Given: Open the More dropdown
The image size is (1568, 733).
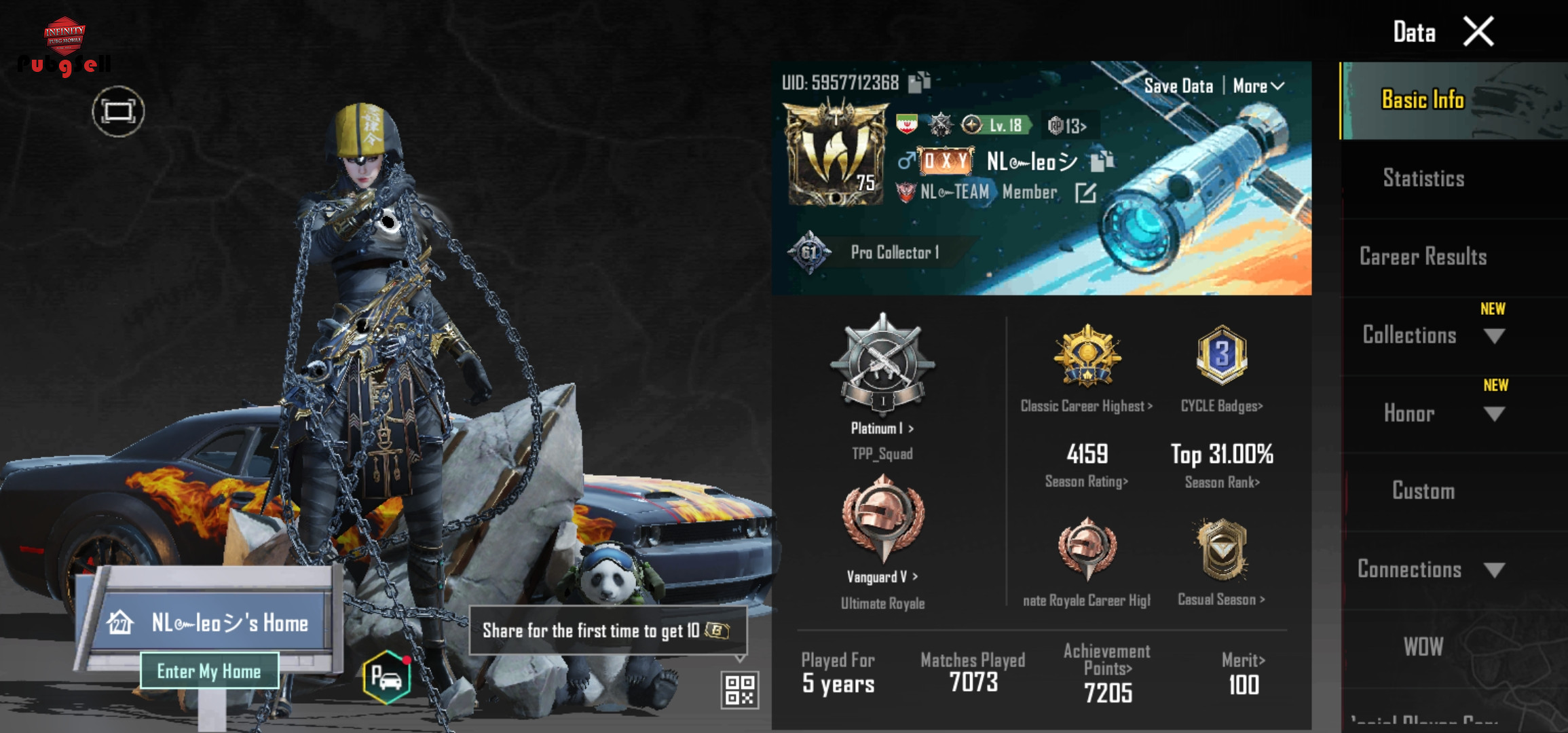Looking at the screenshot, I should pyautogui.click(x=1258, y=86).
